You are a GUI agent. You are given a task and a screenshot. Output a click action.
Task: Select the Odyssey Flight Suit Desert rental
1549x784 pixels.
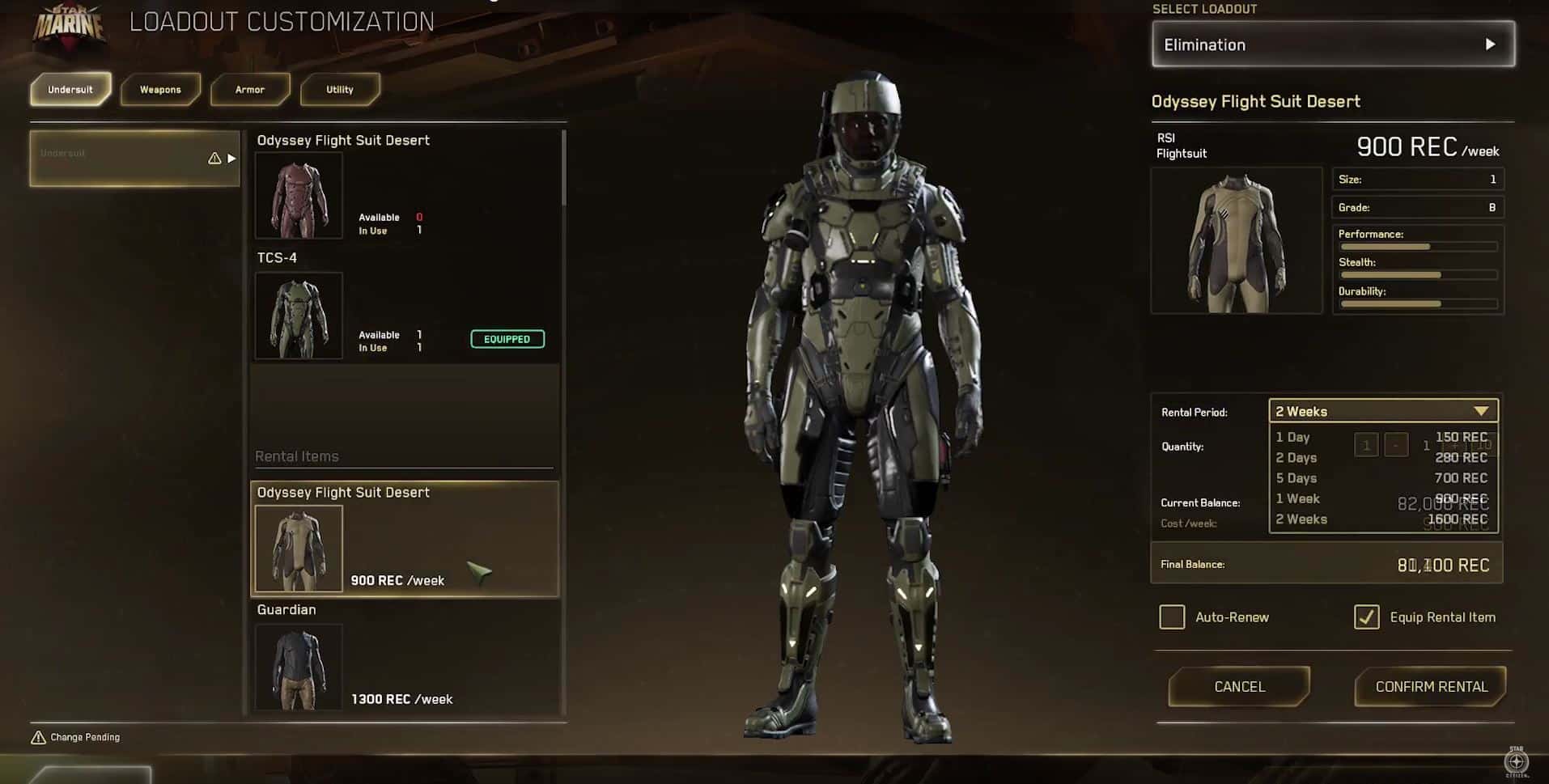(x=404, y=540)
